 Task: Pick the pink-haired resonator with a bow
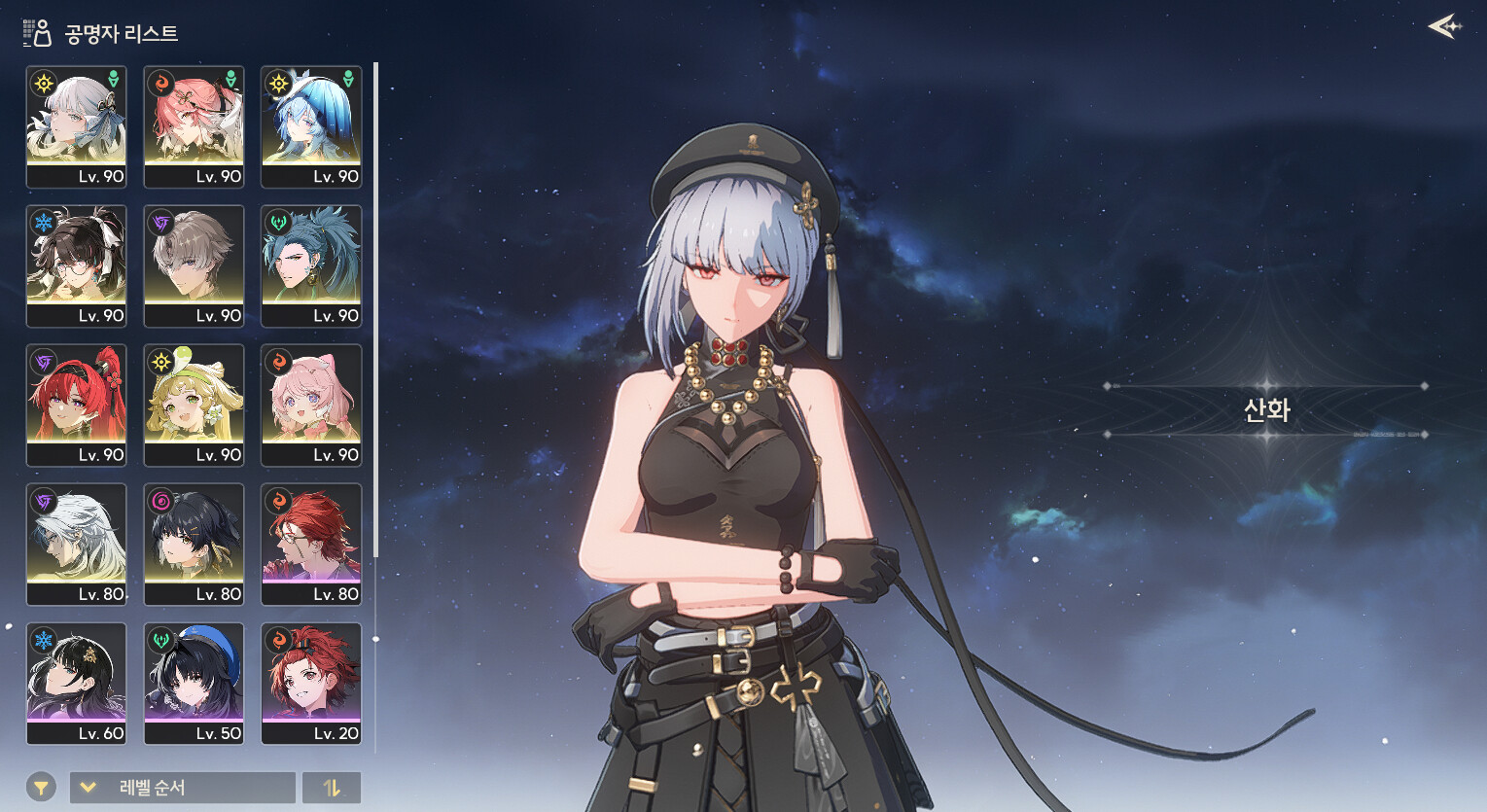click(311, 405)
